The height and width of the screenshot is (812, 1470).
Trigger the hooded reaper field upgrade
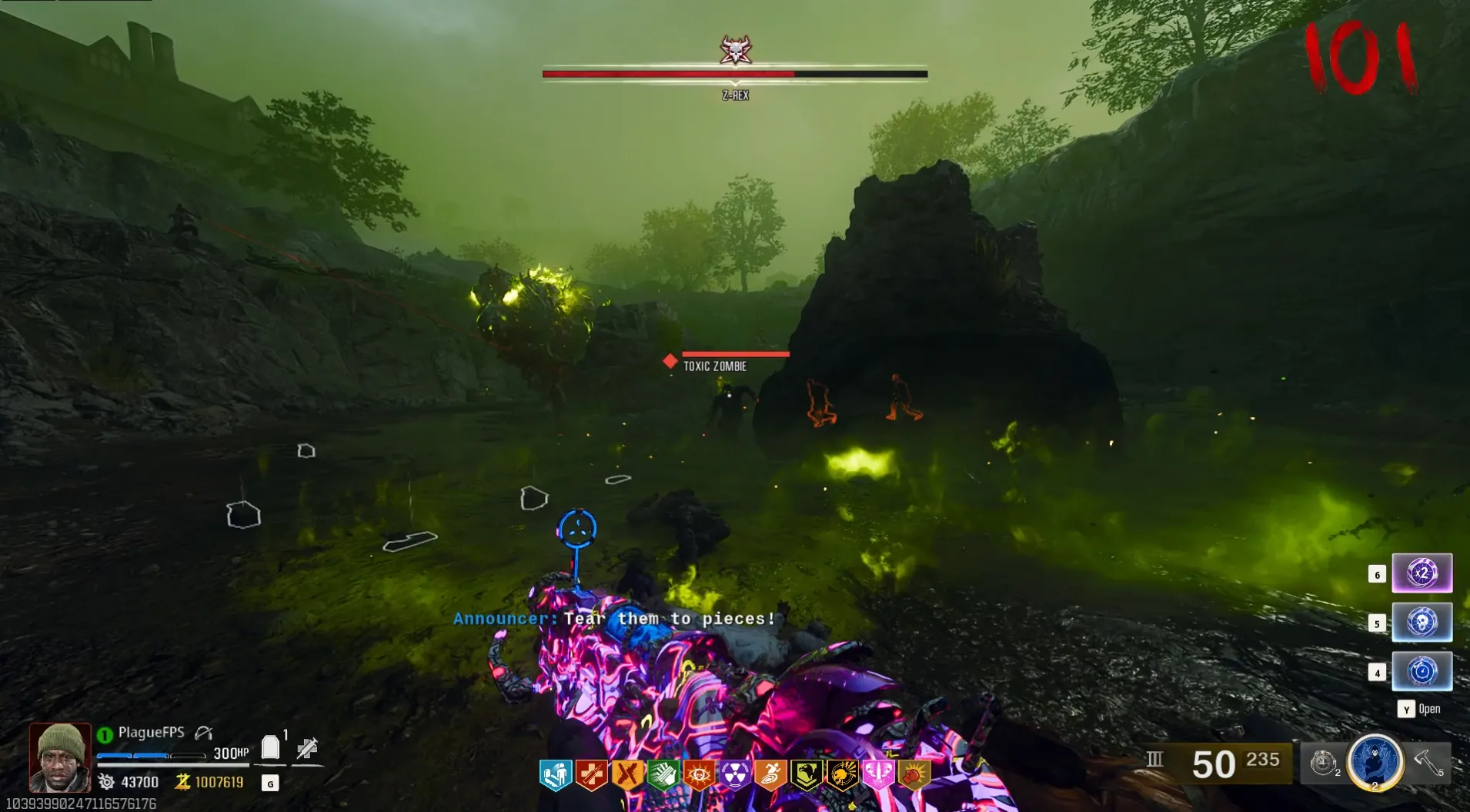1375,761
